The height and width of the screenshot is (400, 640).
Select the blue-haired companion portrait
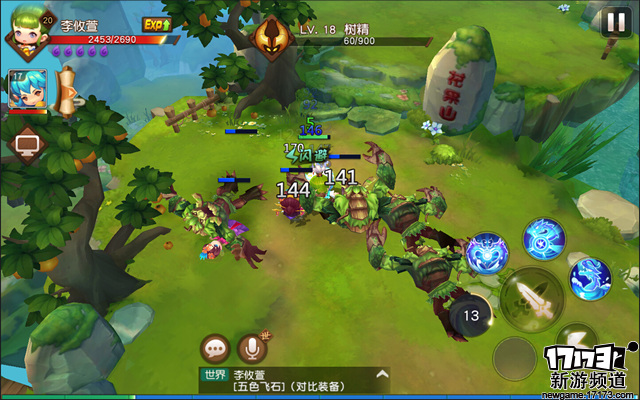click(23, 89)
